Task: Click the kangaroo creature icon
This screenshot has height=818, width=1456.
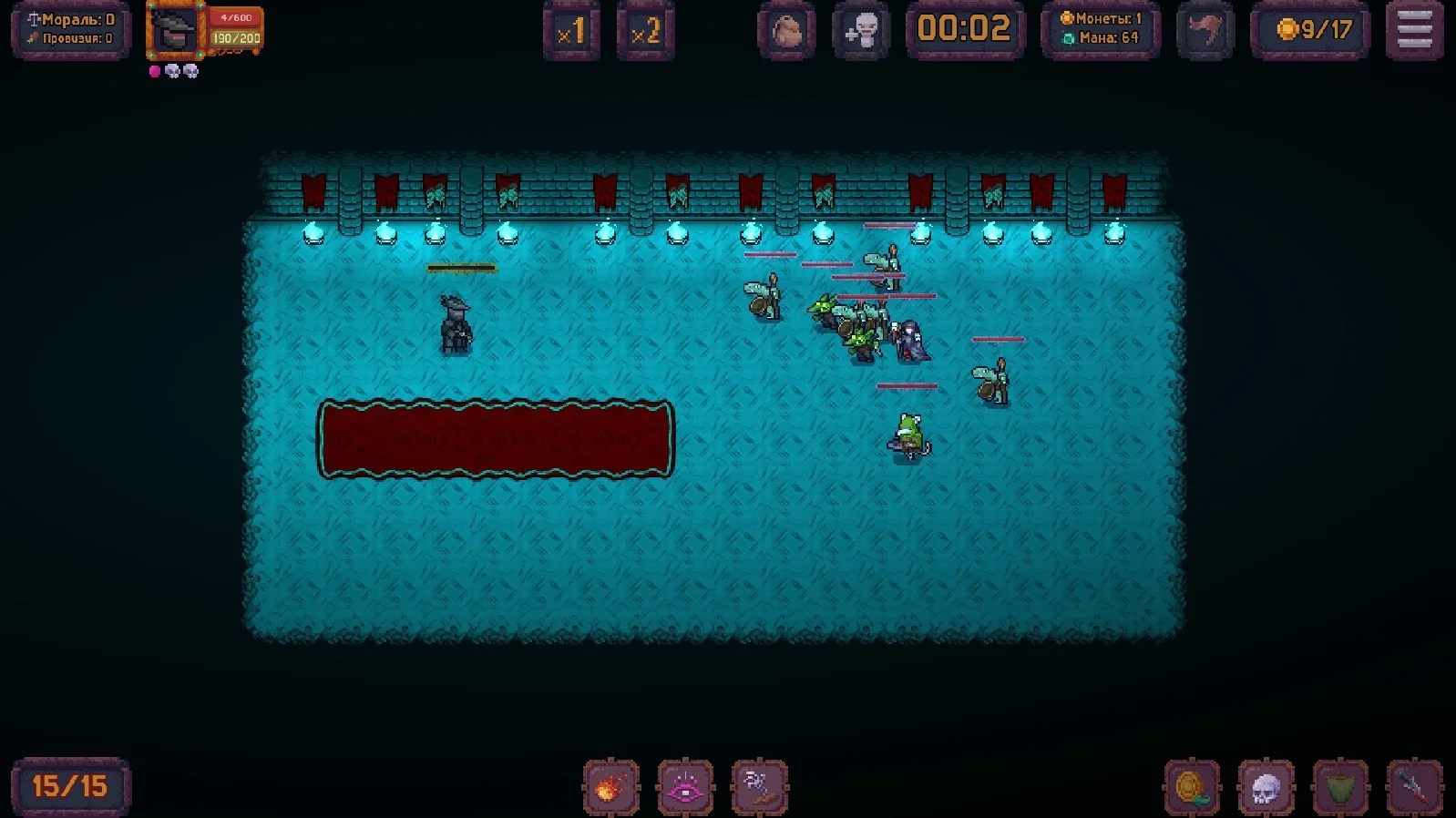Action: coord(1205,32)
